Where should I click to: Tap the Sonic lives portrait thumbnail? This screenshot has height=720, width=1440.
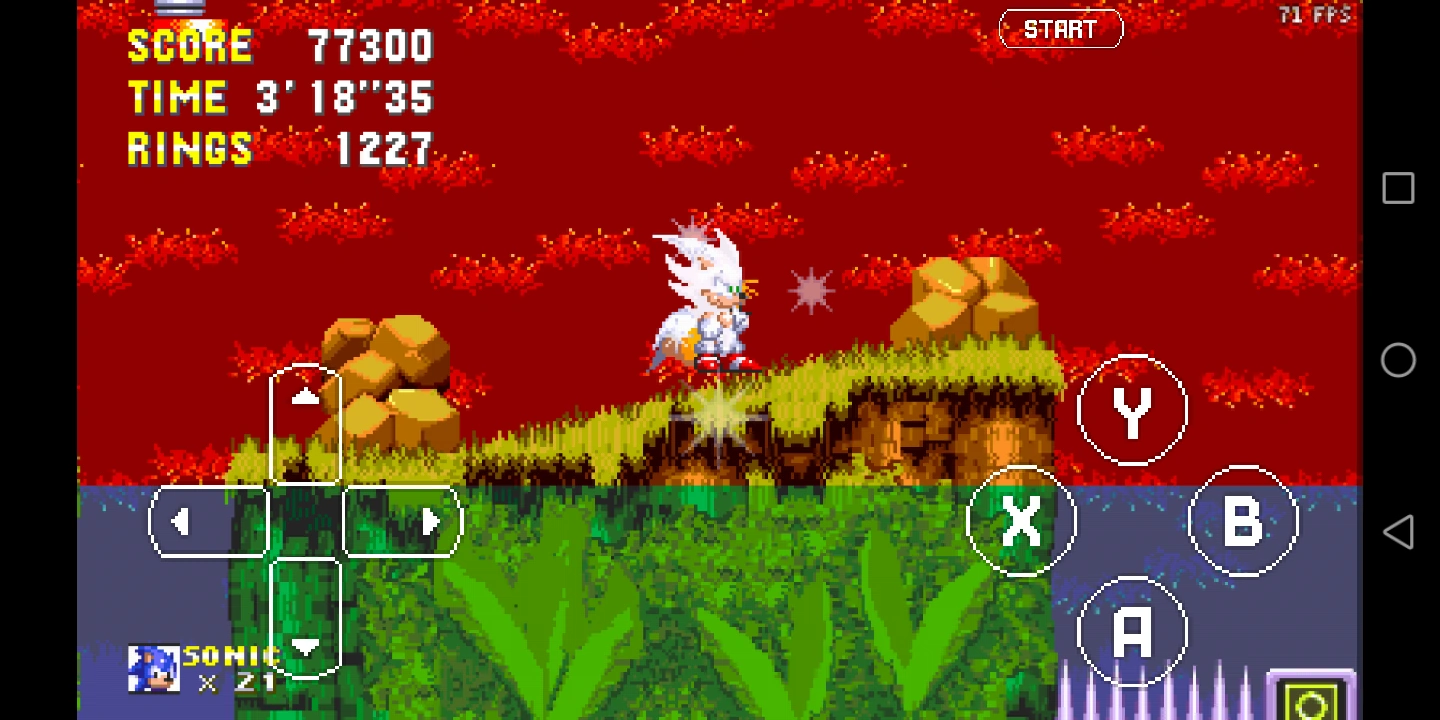click(152, 666)
